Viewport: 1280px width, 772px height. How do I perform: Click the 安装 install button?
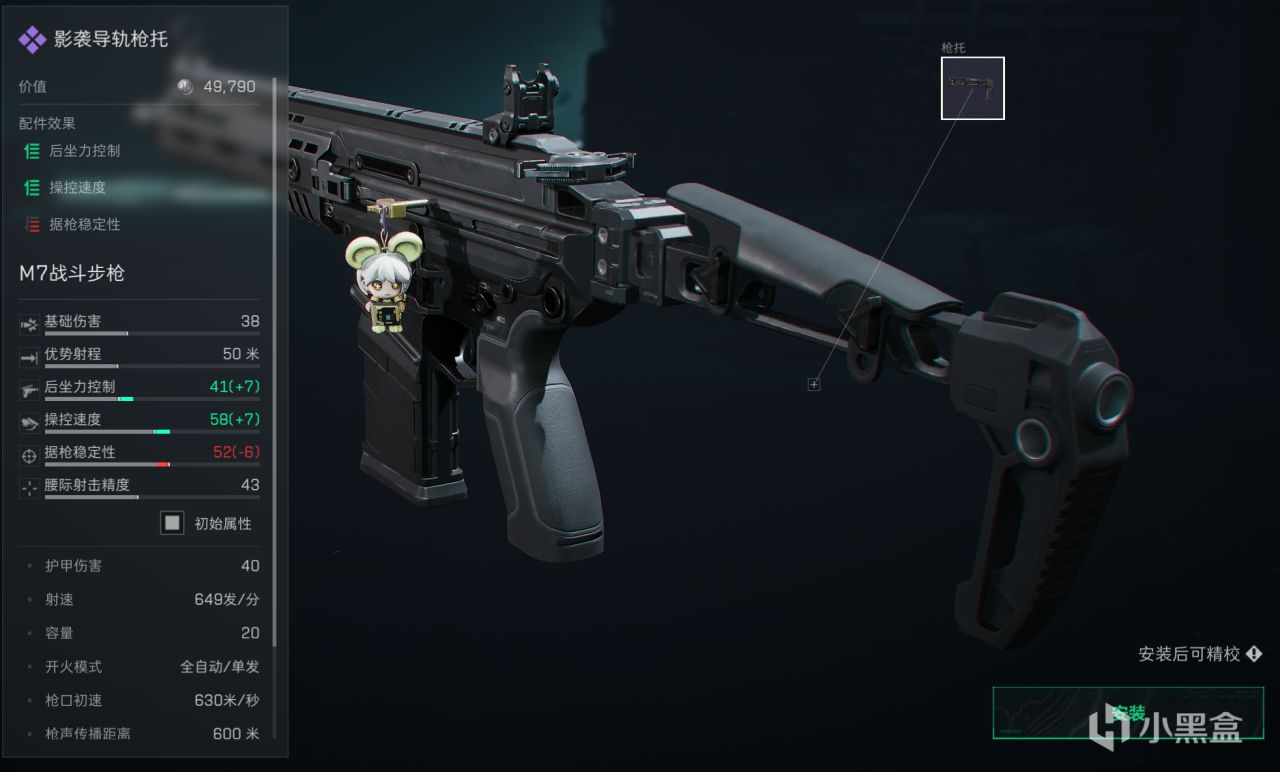coord(1127,713)
